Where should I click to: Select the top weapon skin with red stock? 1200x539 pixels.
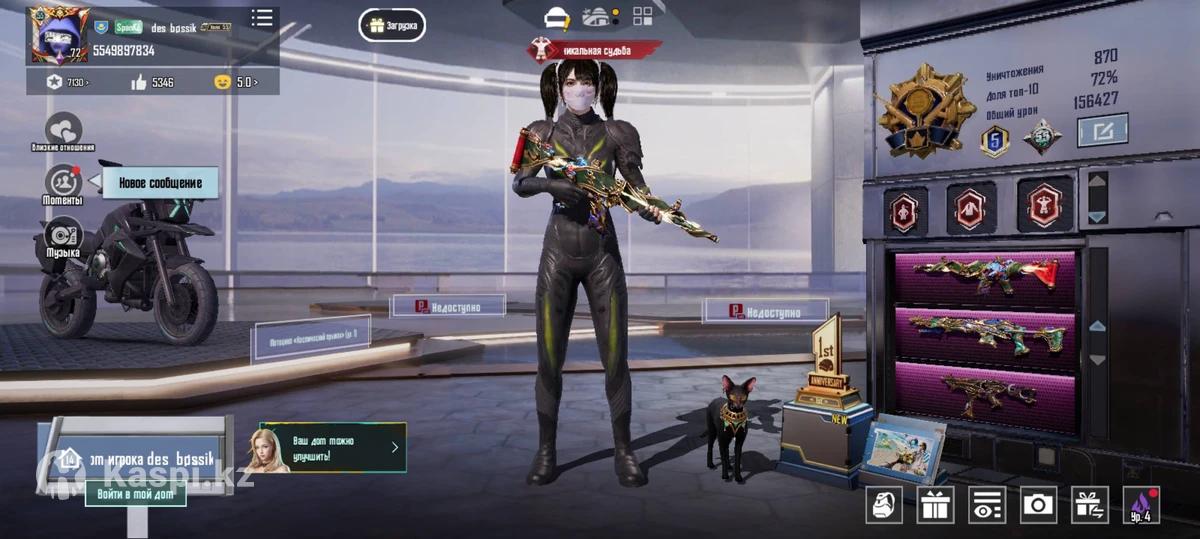tap(985, 276)
